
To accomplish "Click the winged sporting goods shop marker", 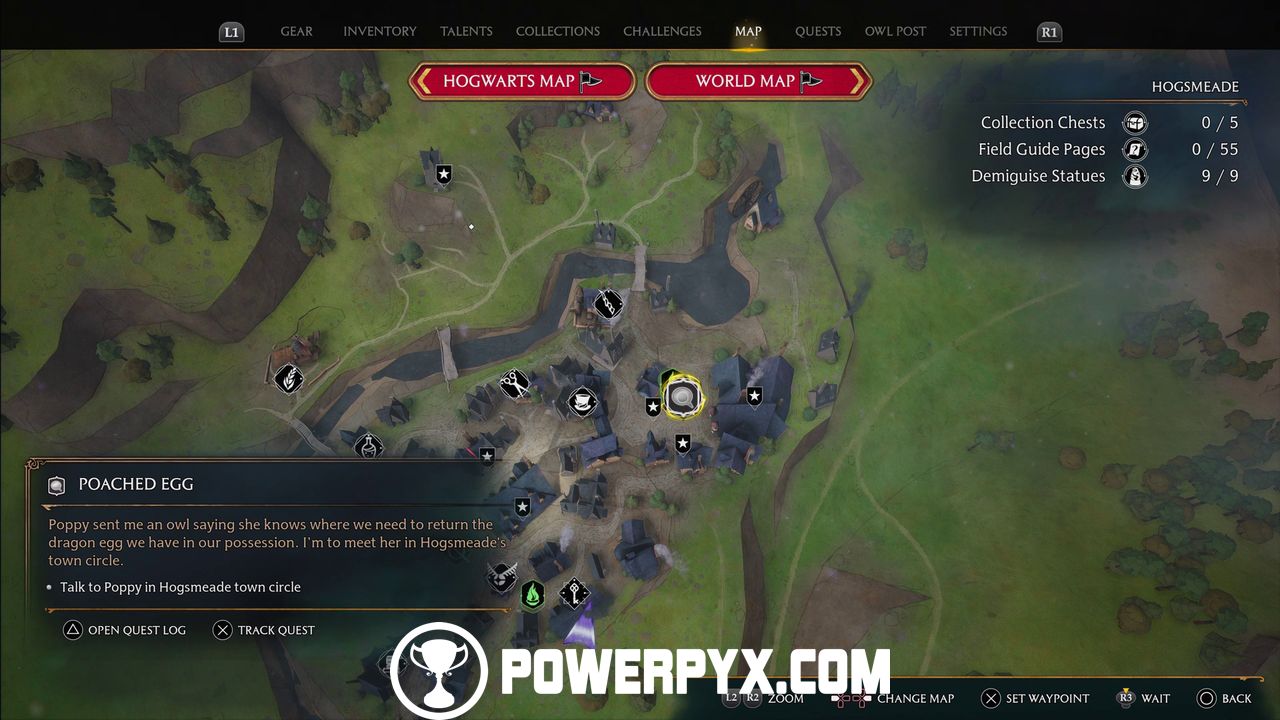I will [x=501, y=576].
